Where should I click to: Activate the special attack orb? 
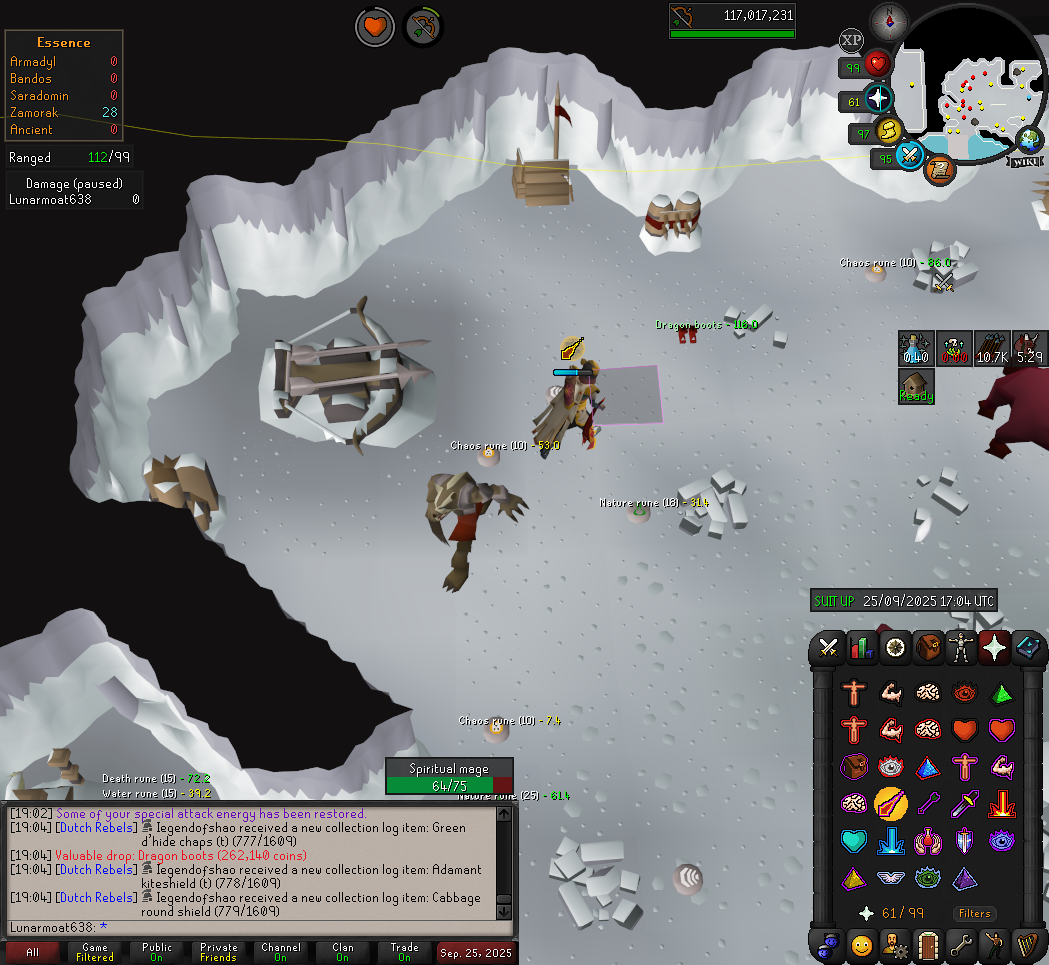(x=910, y=156)
